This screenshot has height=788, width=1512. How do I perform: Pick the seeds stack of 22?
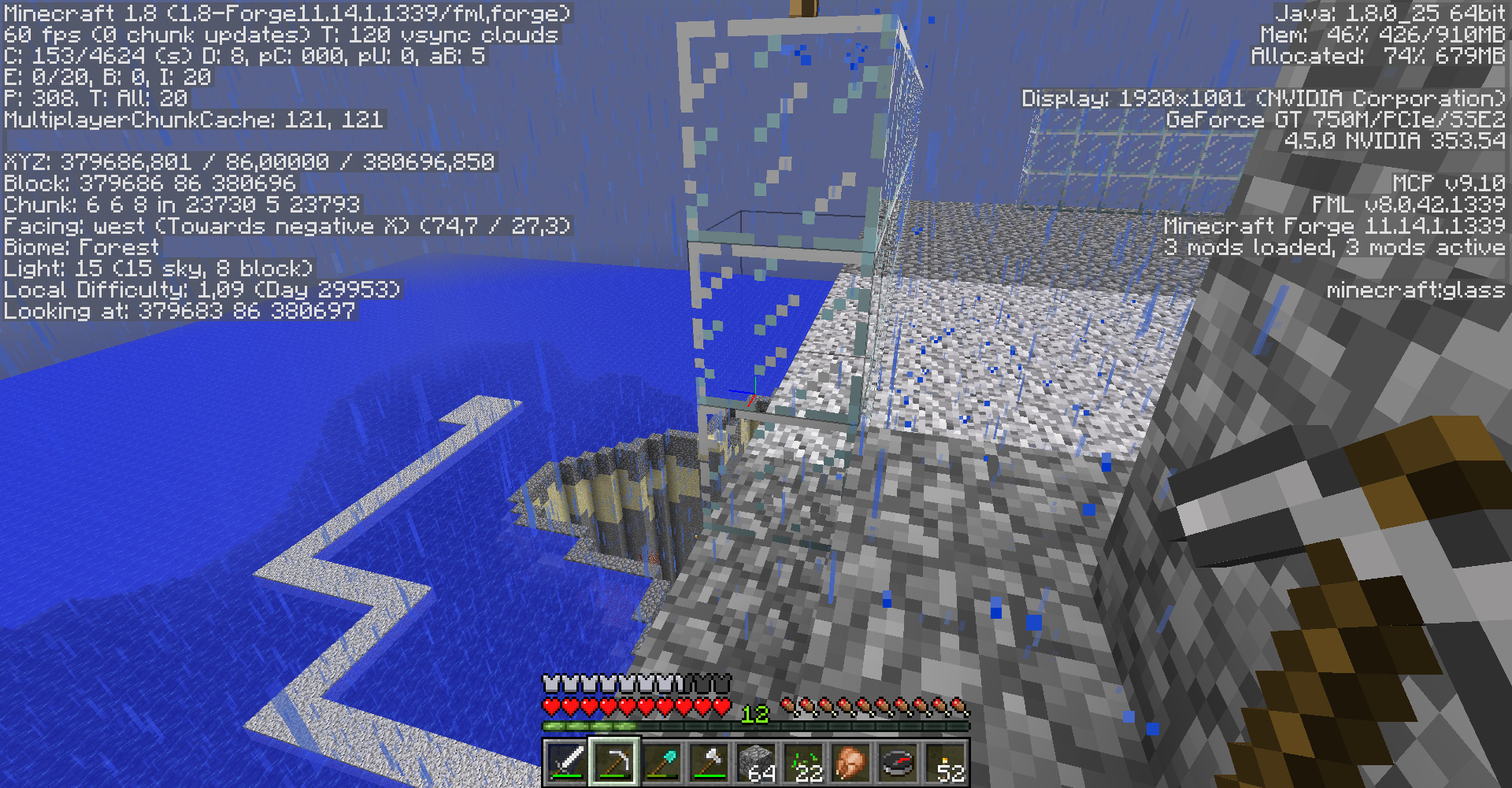pyautogui.click(x=804, y=762)
